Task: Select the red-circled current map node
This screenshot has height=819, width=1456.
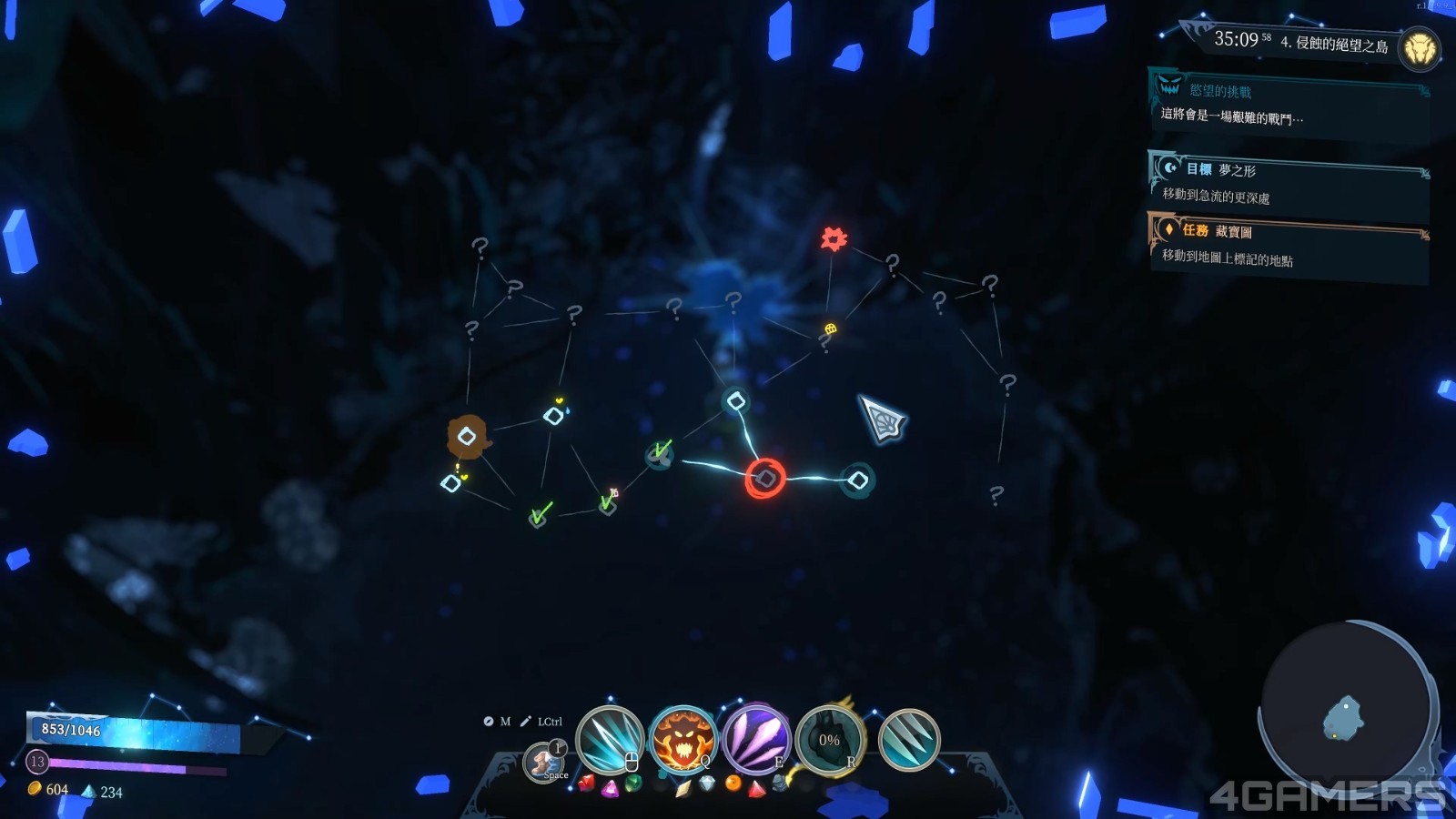Action: 766,479
